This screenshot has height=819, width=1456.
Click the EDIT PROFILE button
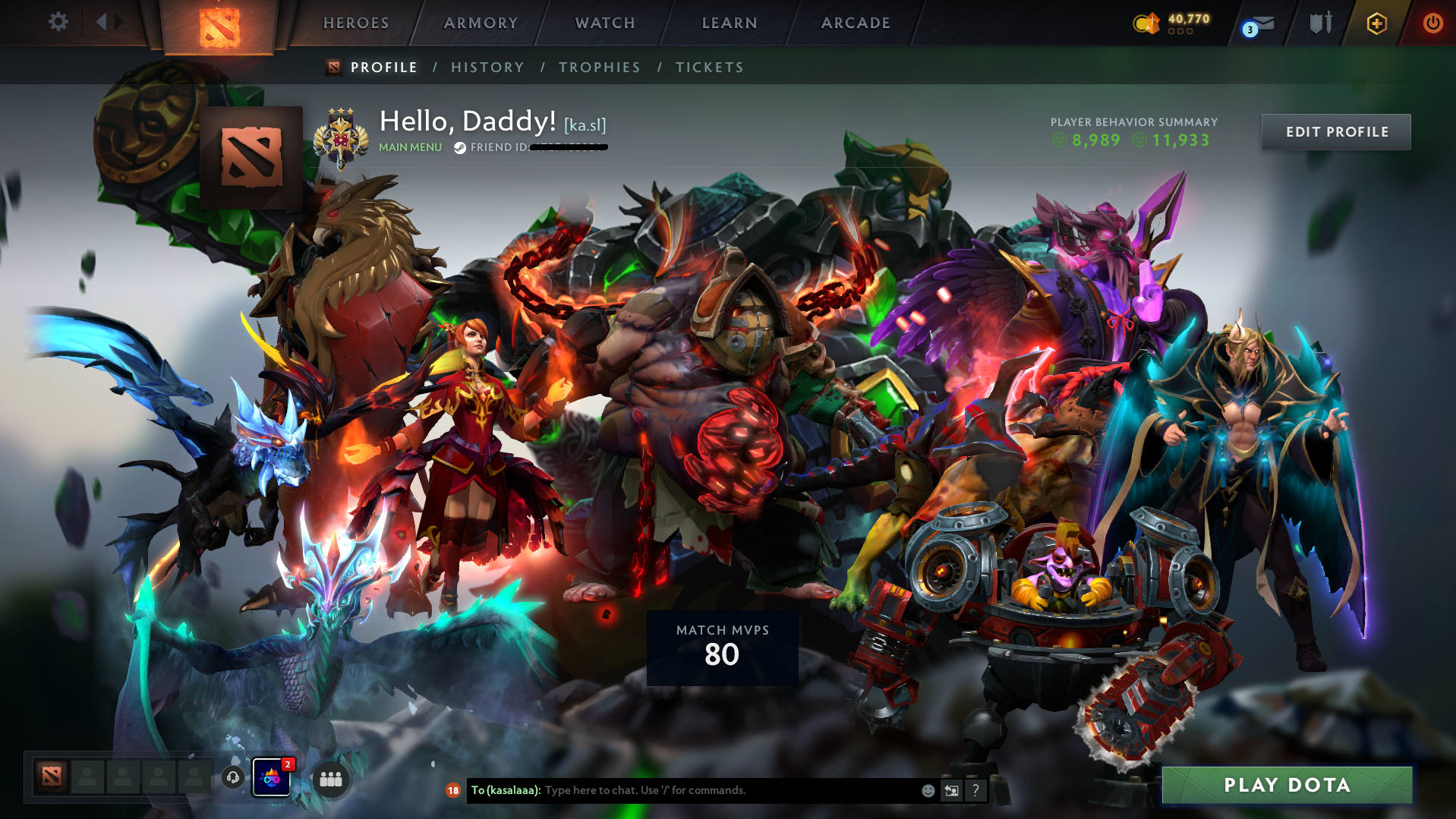1335,131
